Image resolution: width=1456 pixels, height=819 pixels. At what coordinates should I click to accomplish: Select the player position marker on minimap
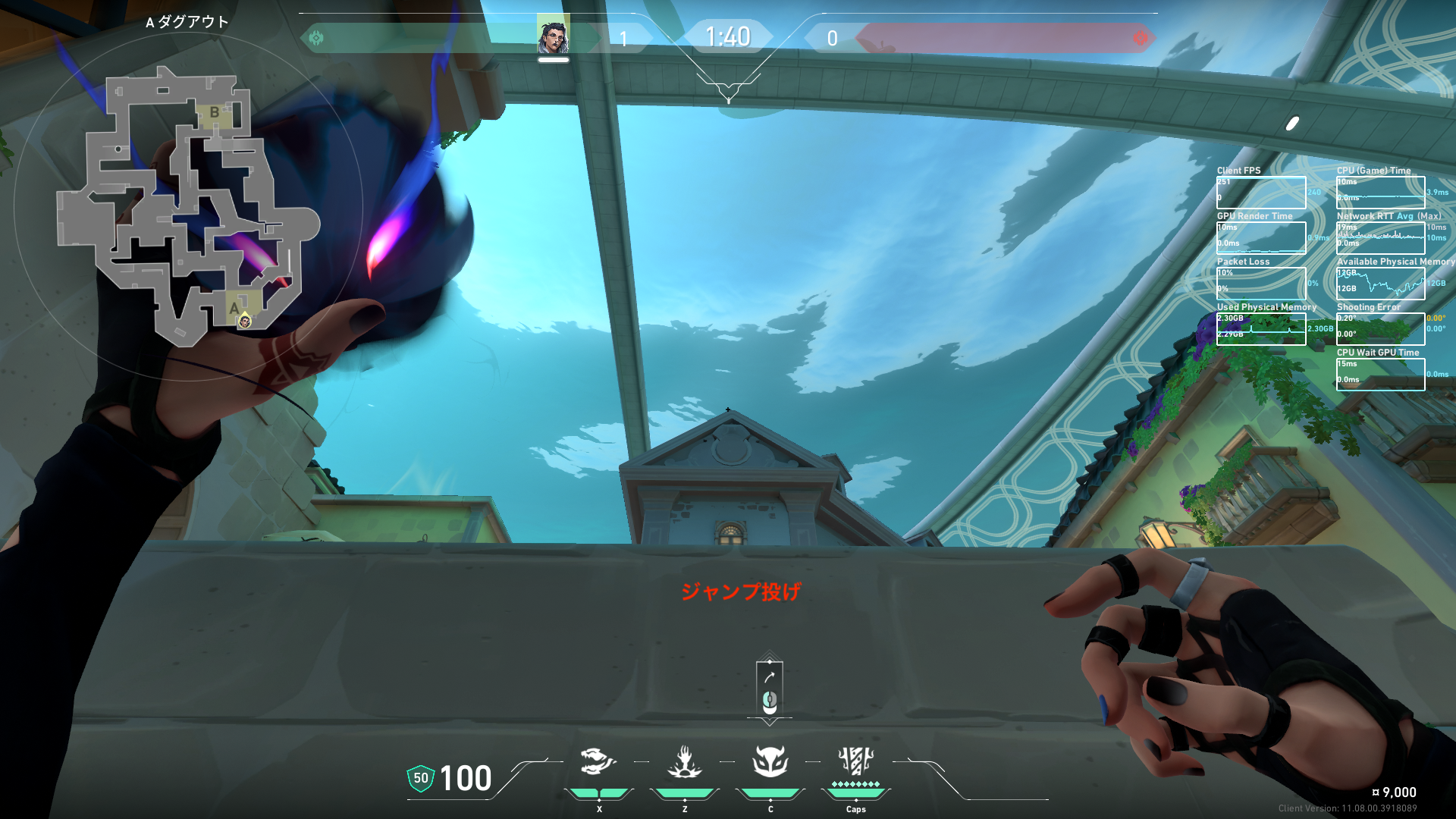coord(245,322)
